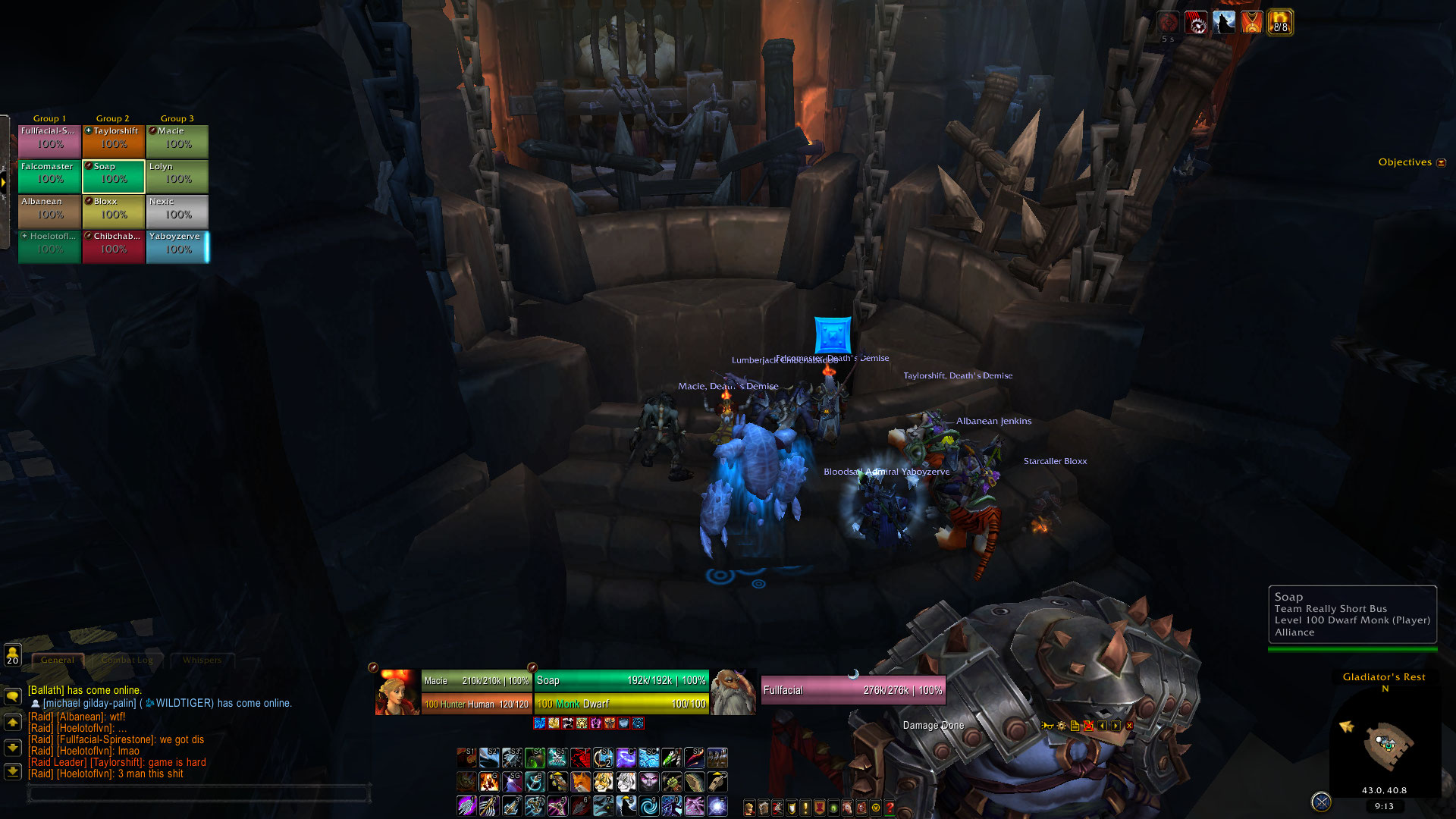Open the chat speech bubble menu
The width and height of the screenshot is (1456, 819).
13,695
